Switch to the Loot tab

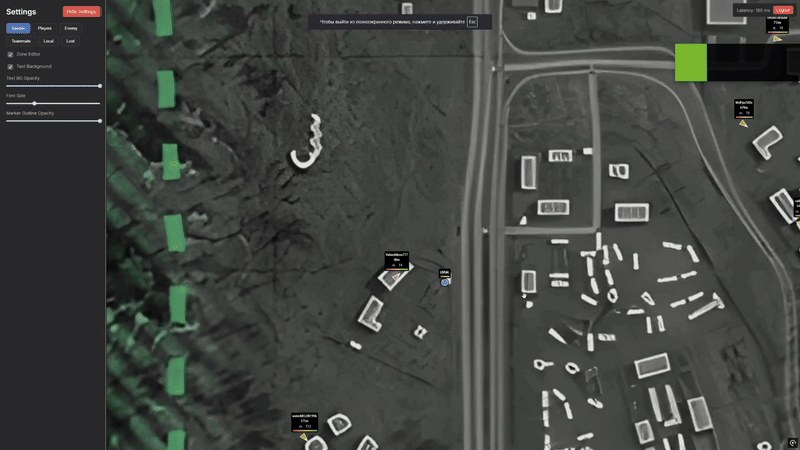pos(70,41)
